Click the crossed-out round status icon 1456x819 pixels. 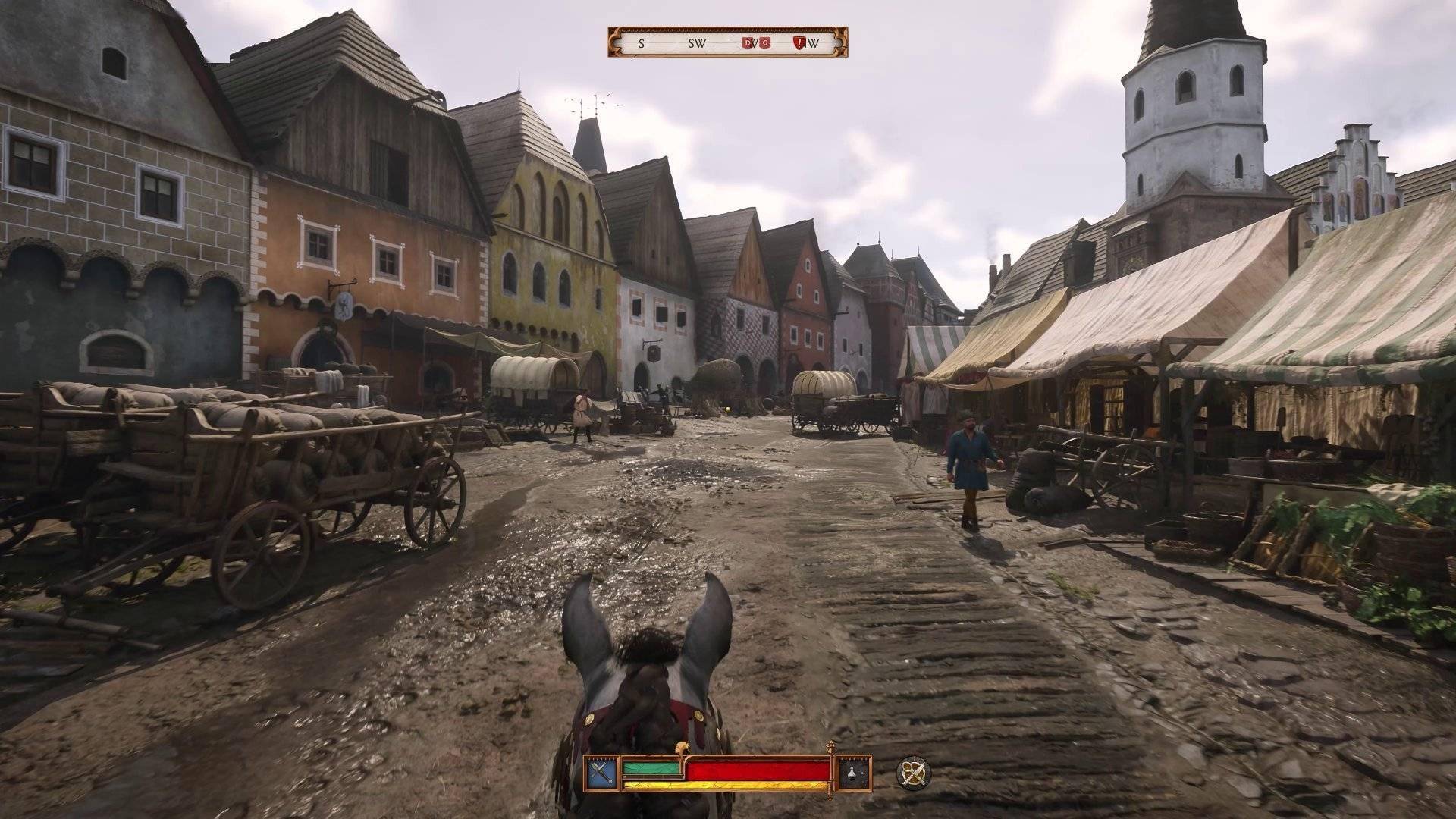tap(912, 773)
